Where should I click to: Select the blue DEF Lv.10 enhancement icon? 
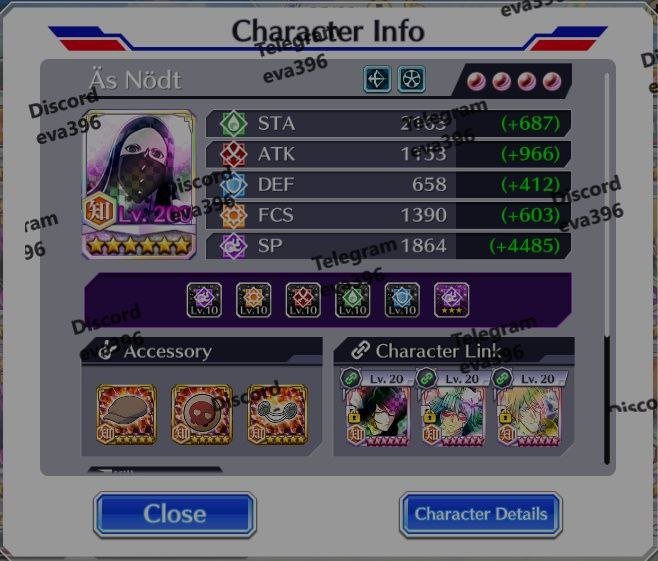402,299
